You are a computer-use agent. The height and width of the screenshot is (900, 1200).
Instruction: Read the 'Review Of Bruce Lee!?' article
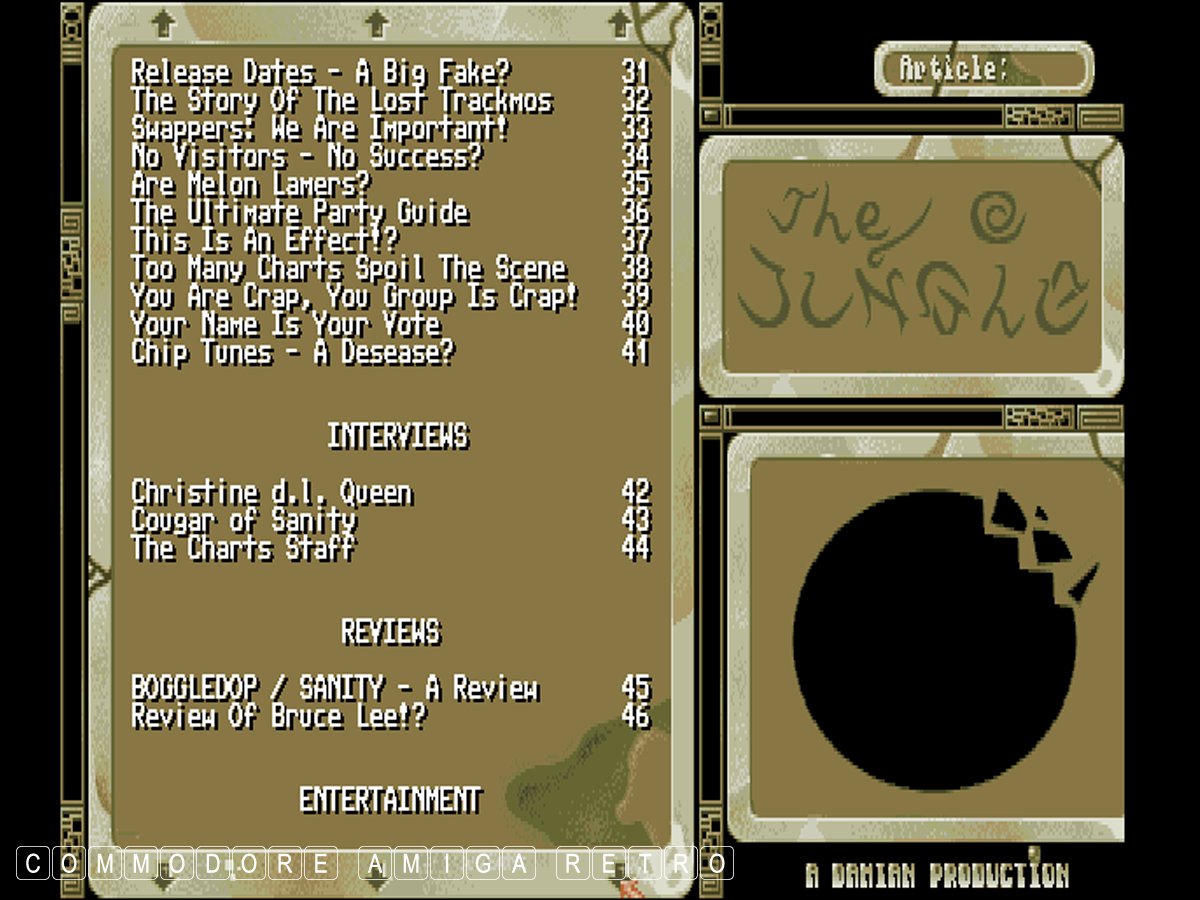(278, 716)
